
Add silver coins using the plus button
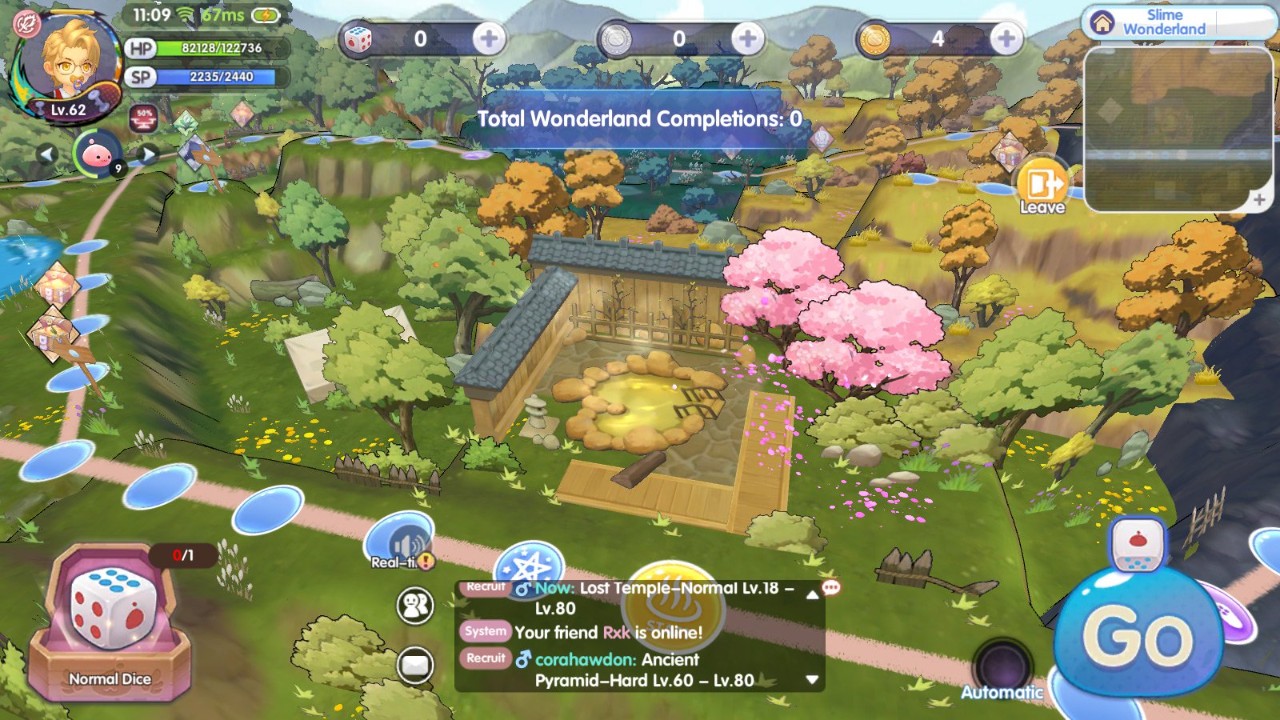(x=747, y=39)
